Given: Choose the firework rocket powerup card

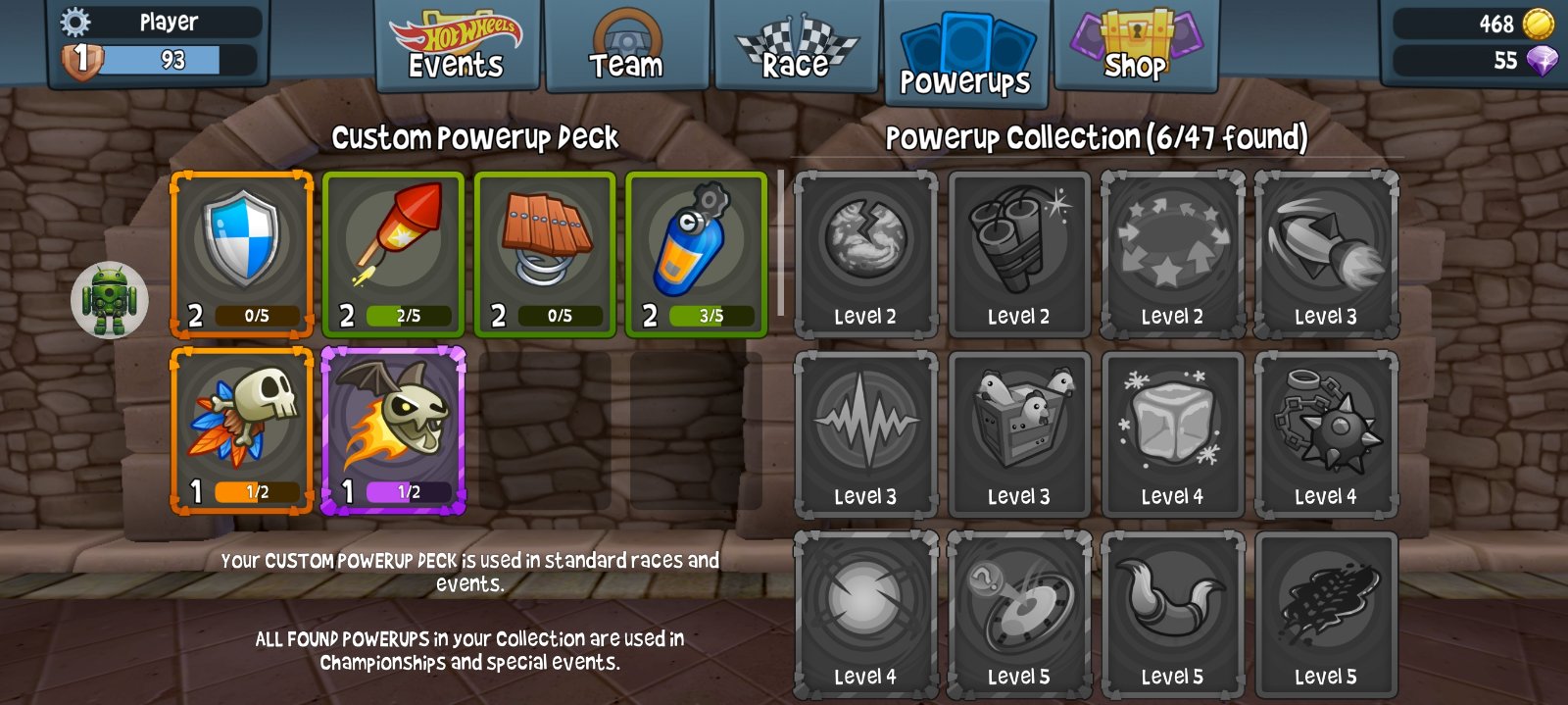Looking at the screenshot, I should point(393,254).
